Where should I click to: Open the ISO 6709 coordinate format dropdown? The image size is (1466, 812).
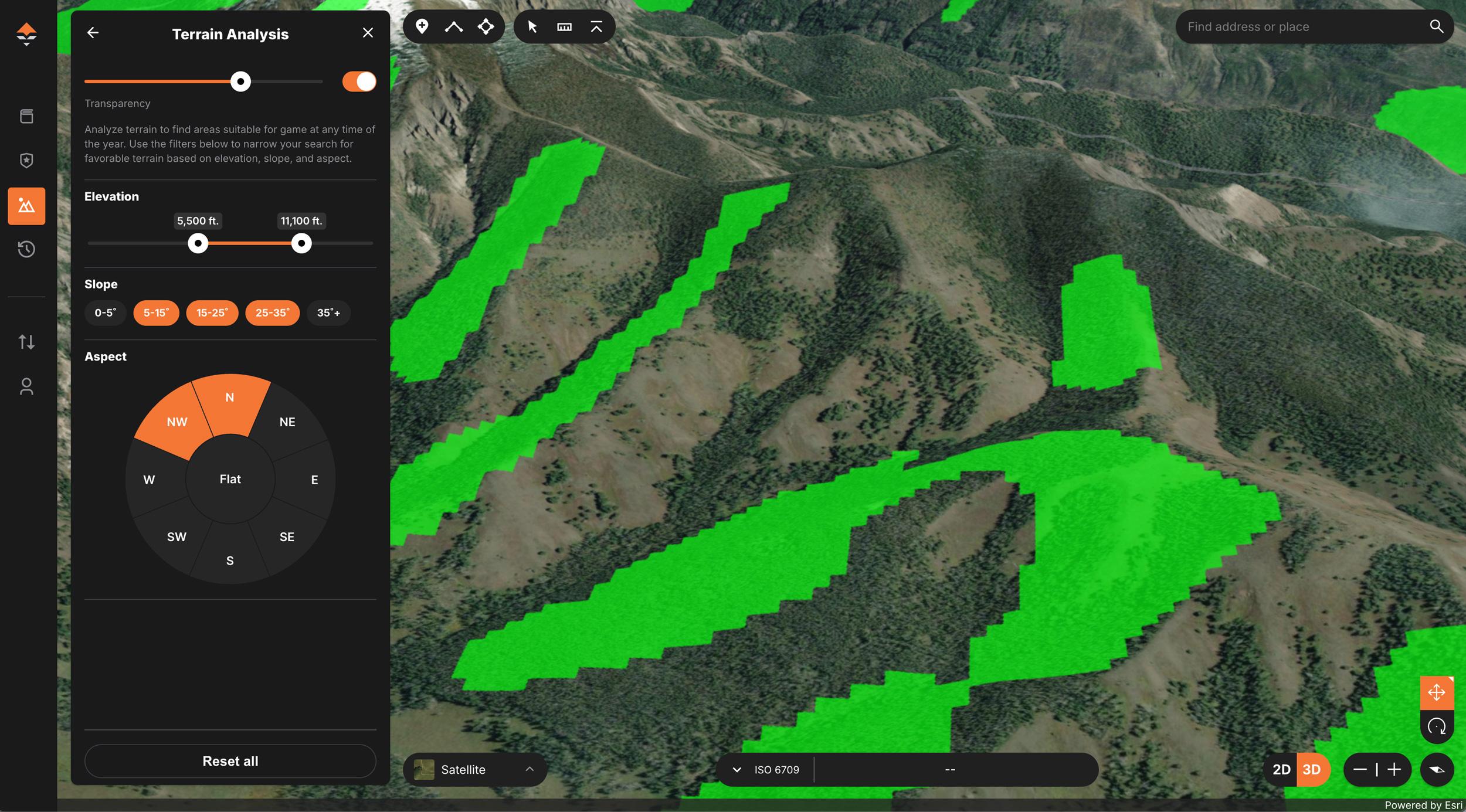[737, 769]
